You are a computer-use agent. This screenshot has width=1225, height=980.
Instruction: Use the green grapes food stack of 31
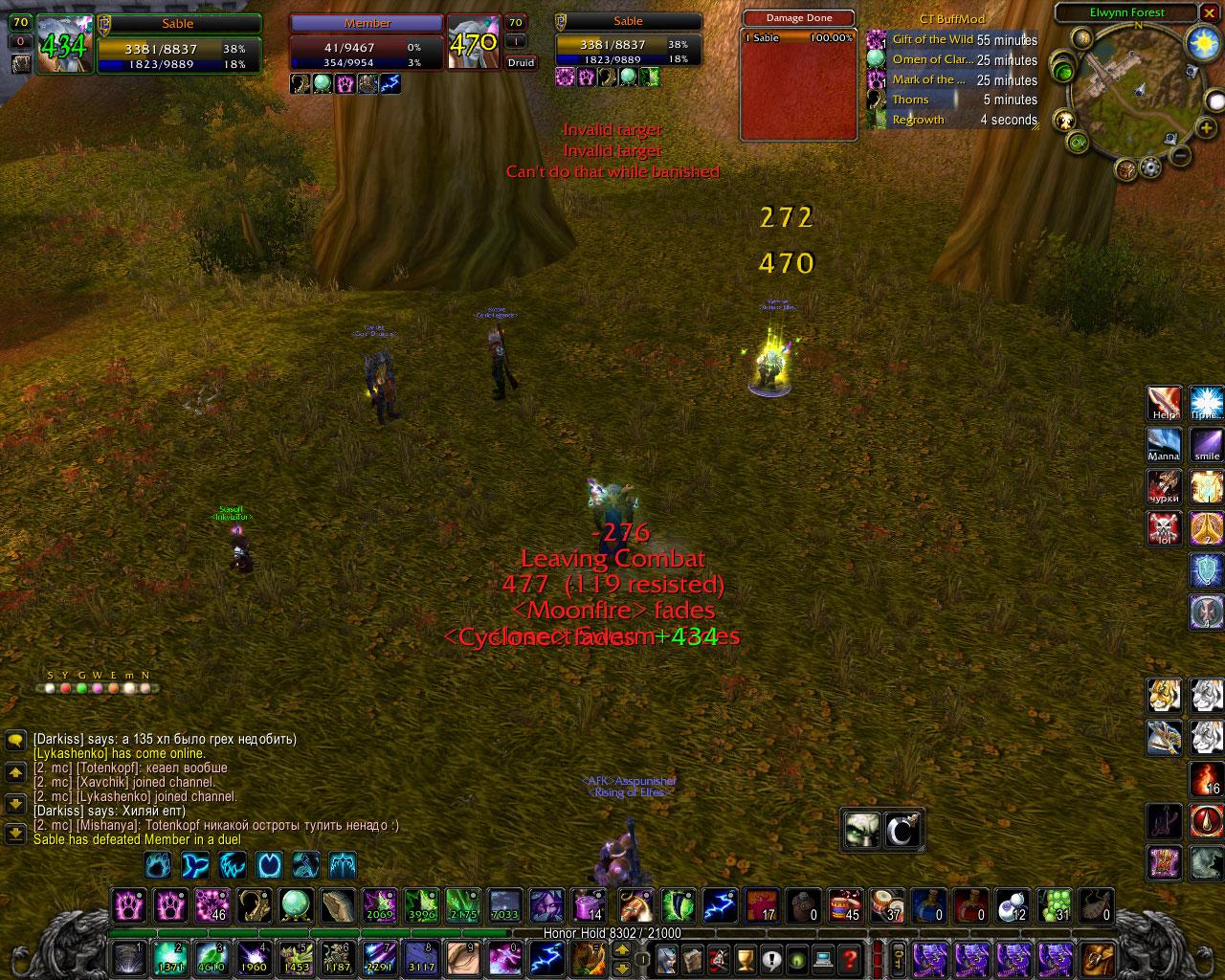pyautogui.click(x=1055, y=905)
